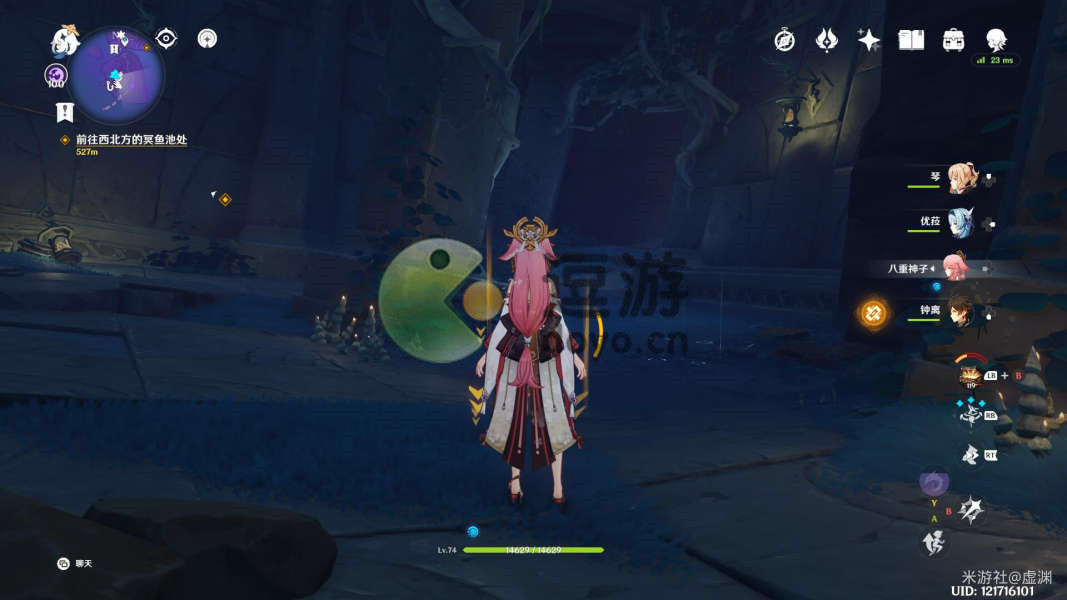Switch to party member 优菈

click(961, 223)
